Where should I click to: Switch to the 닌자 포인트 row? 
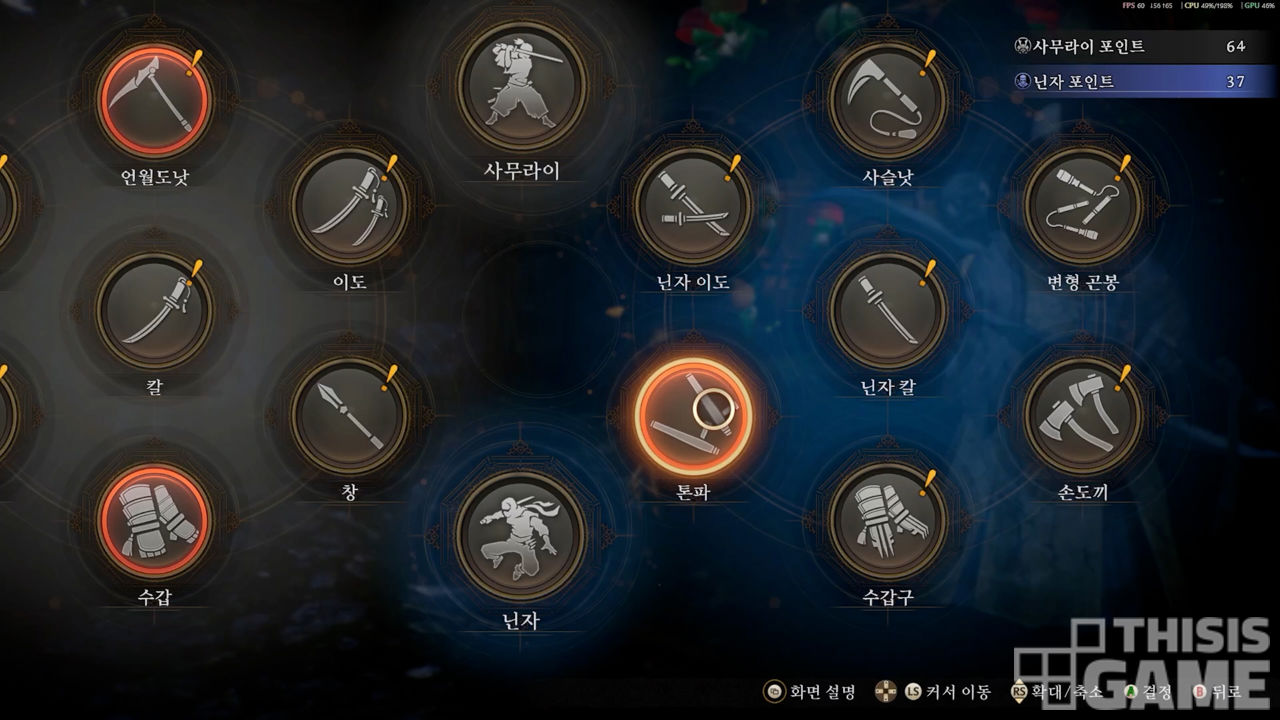1130,82
